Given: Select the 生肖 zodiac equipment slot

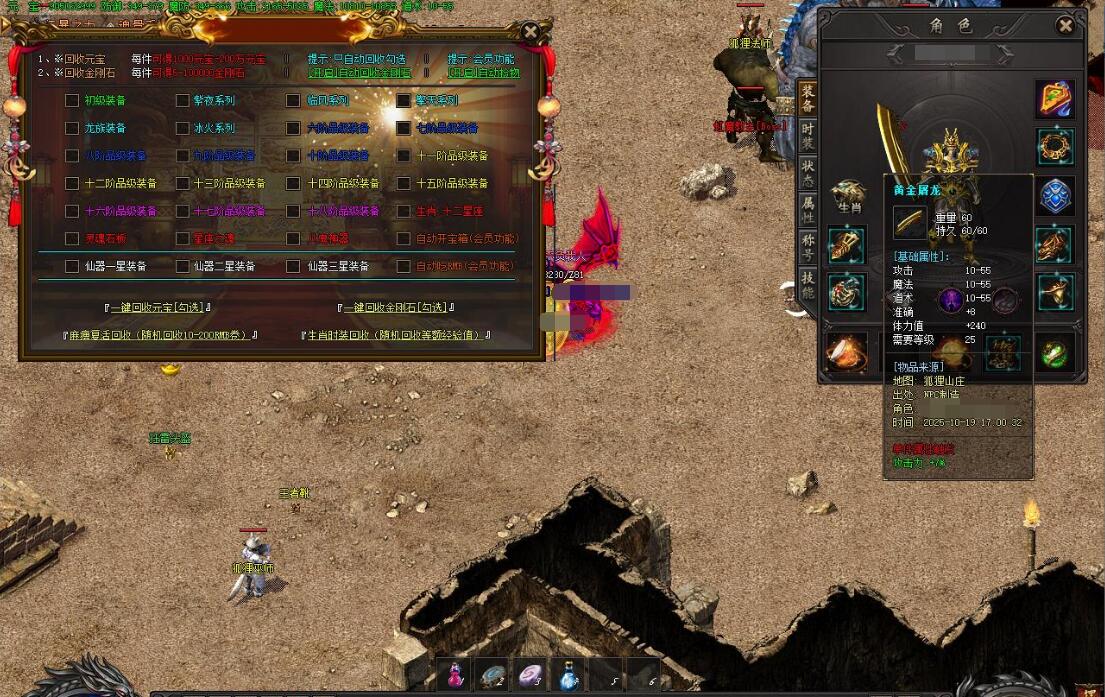Looking at the screenshot, I should [x=848, y=195].
